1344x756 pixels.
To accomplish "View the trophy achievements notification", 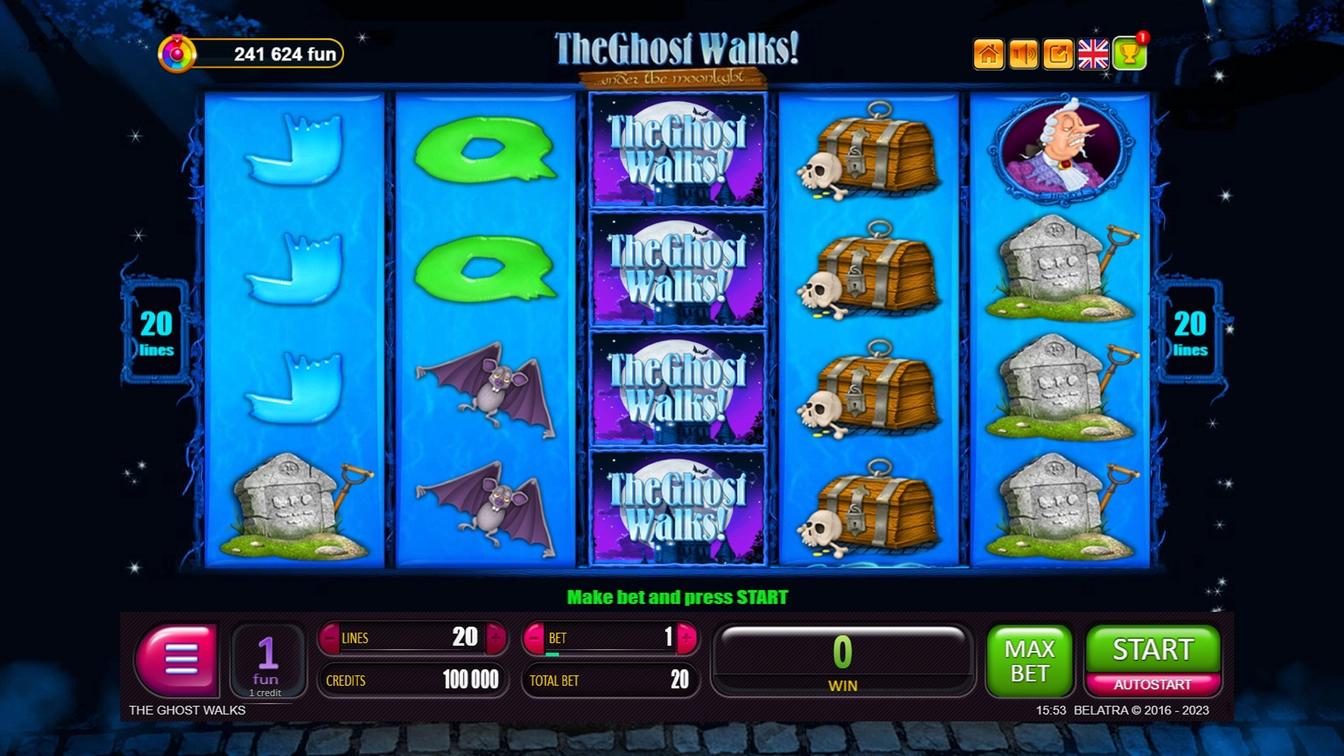I will click(1128, 53).
